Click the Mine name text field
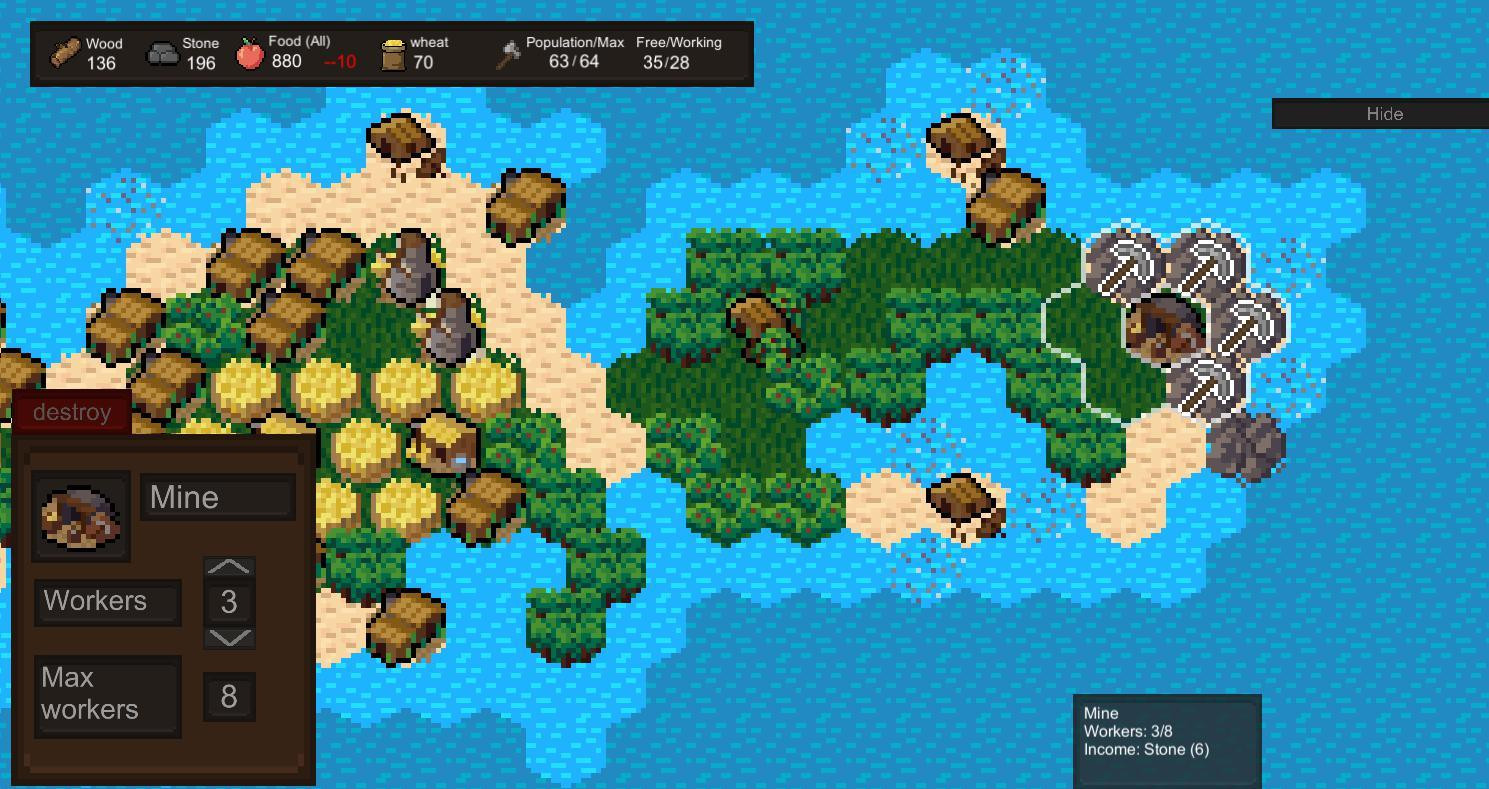Screen dimensions: 1489x789 (x=216, y=496)
